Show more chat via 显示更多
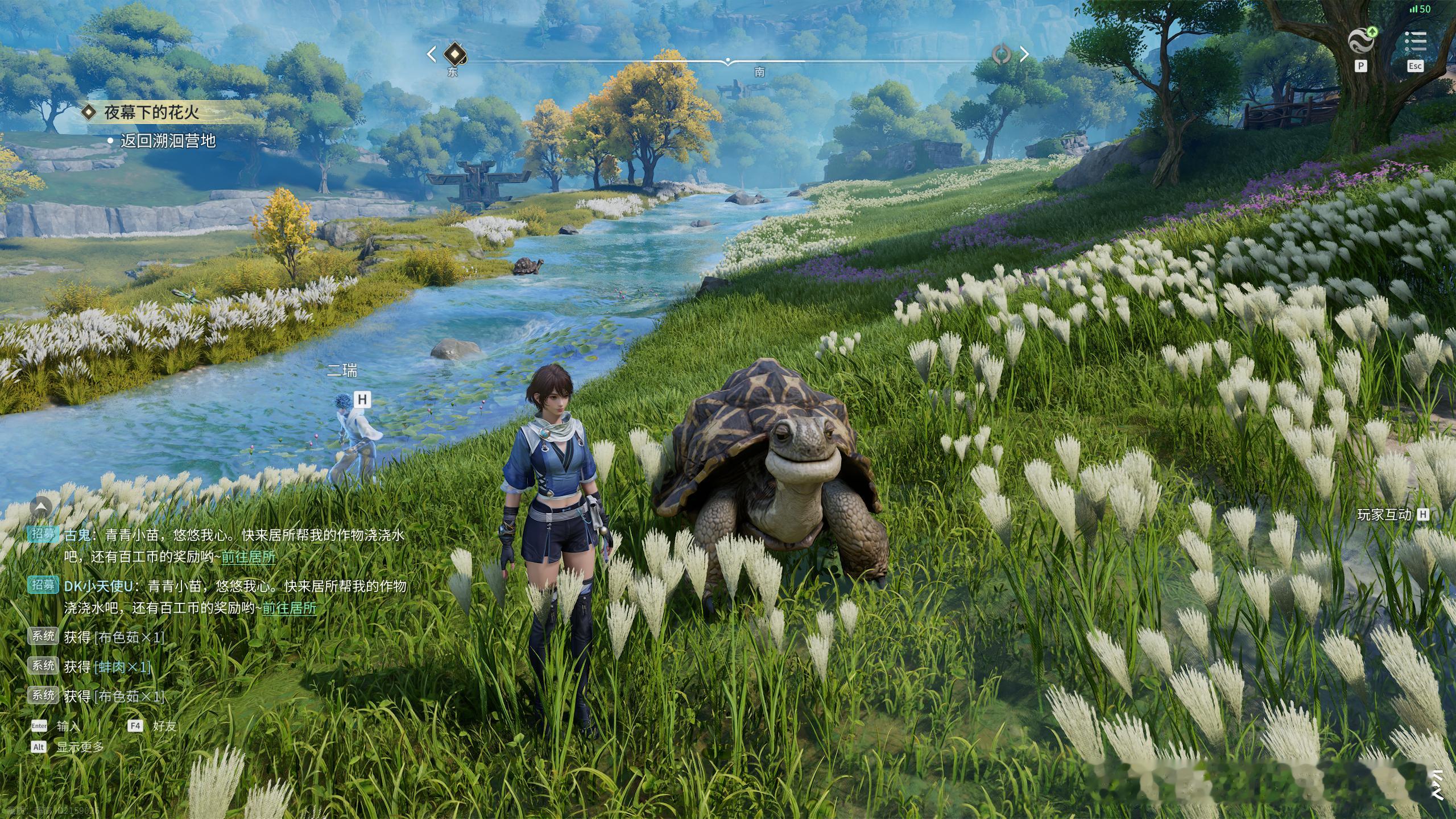The height and width of the screenshot is (819, 1456). 80,747
